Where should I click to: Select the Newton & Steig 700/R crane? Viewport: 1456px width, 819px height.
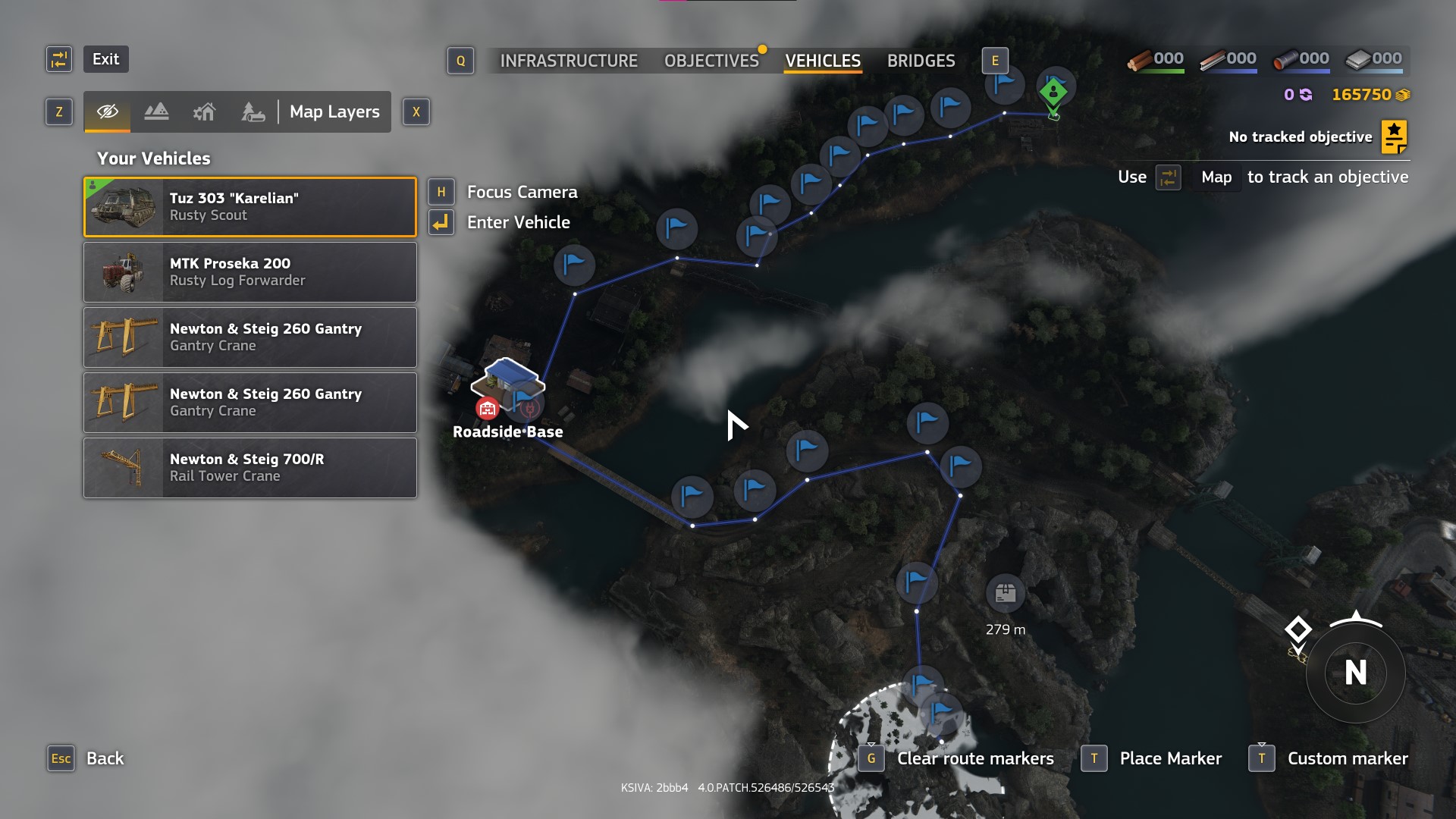(250, 468)
